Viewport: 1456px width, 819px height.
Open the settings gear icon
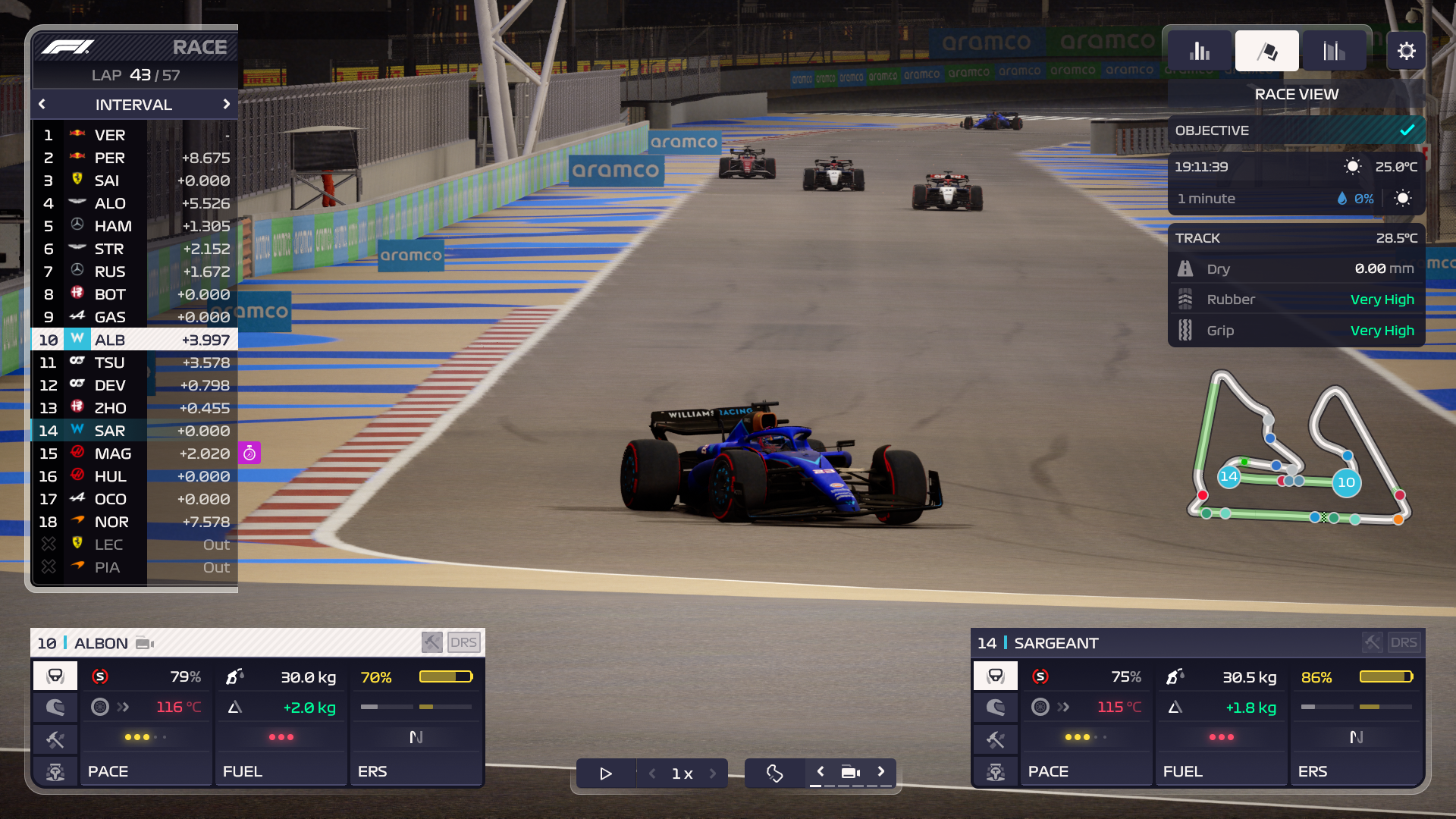[1407, 50]
